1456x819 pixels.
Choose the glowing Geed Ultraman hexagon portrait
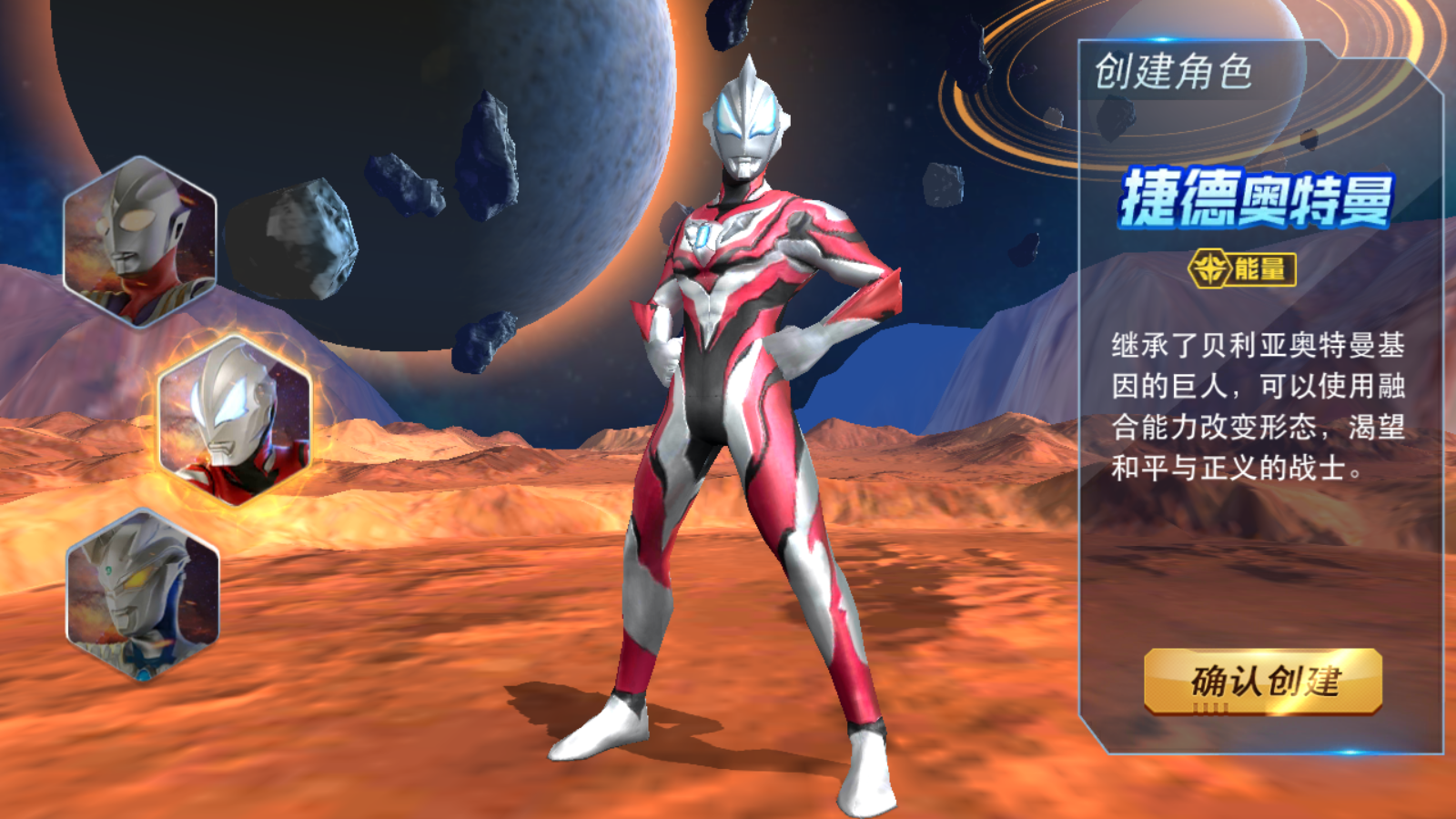pyautogui.click(x=235, y=420)
